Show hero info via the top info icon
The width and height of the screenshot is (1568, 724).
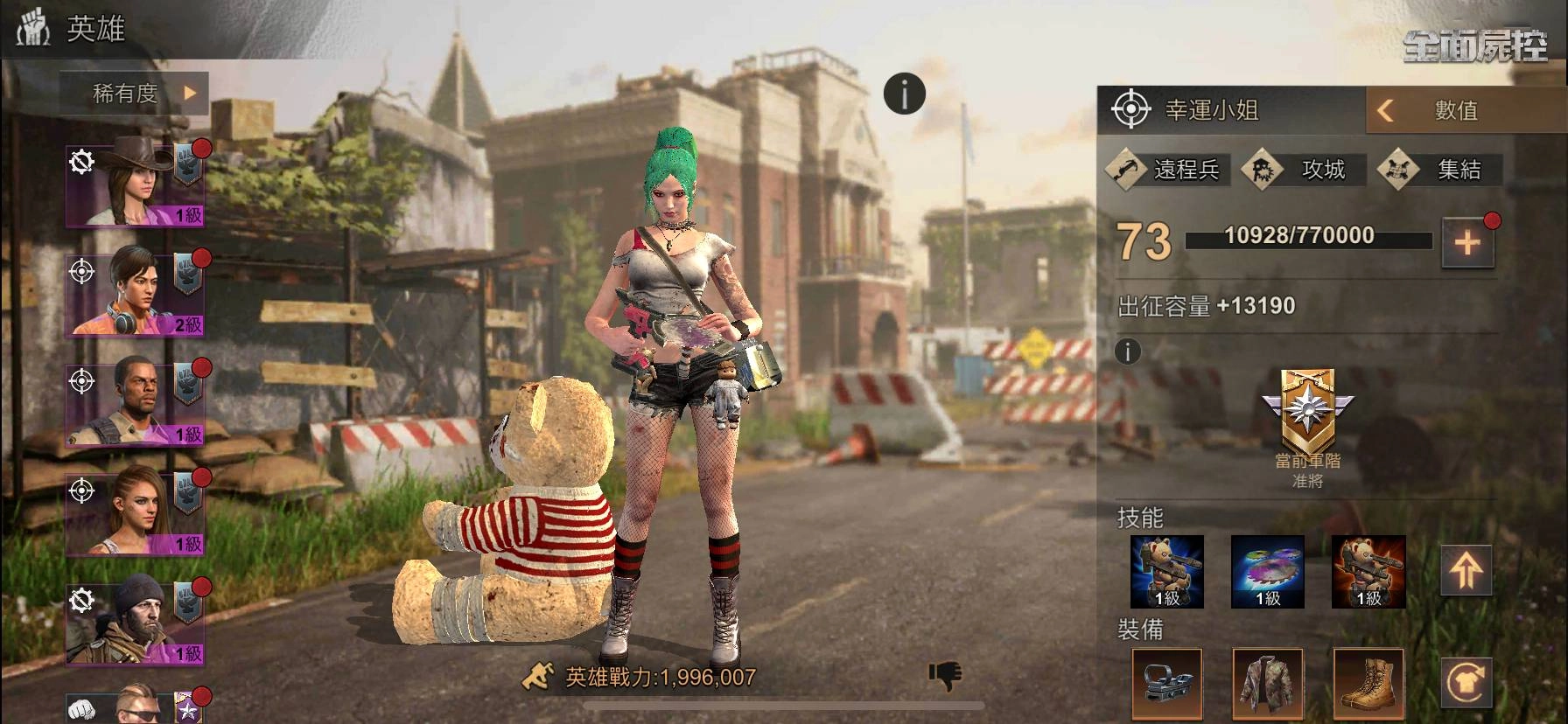pyautogui.click(x=904, y=93)
